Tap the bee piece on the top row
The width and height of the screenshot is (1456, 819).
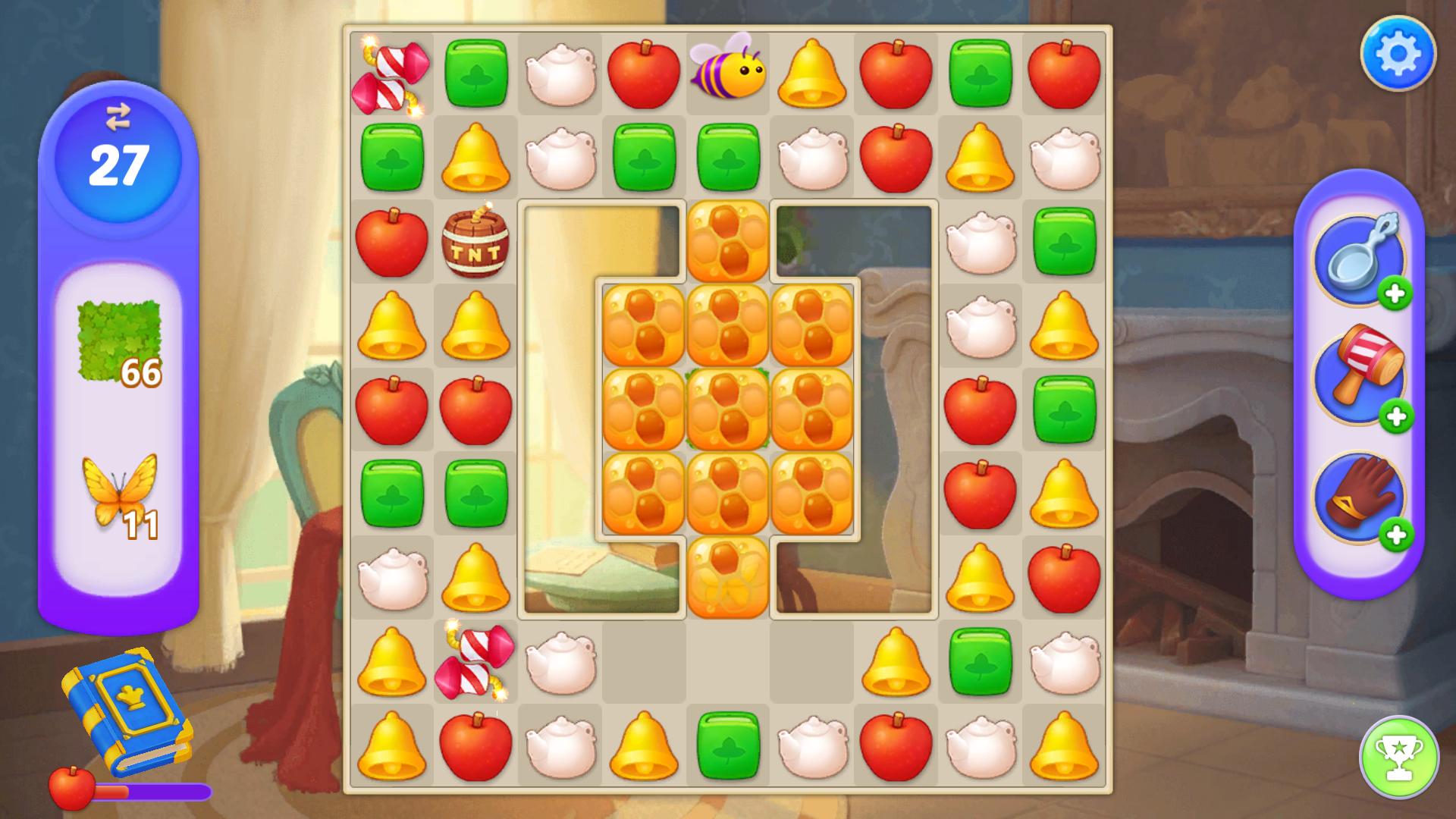coord(728,72)
